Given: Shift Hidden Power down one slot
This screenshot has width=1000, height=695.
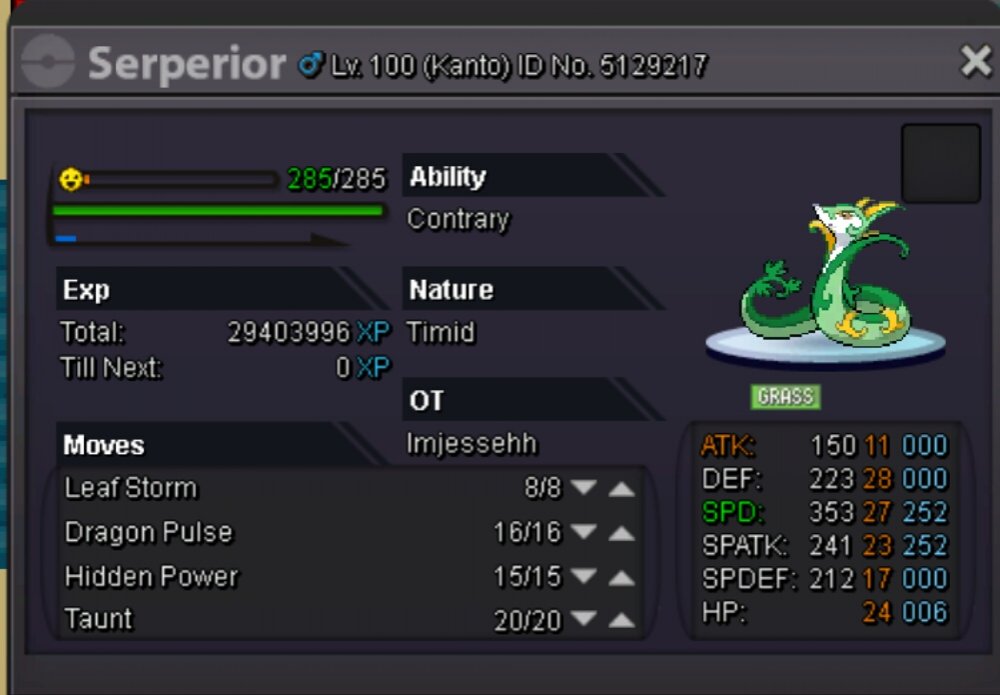Looking at the screenshot, I should coord(584,577).
